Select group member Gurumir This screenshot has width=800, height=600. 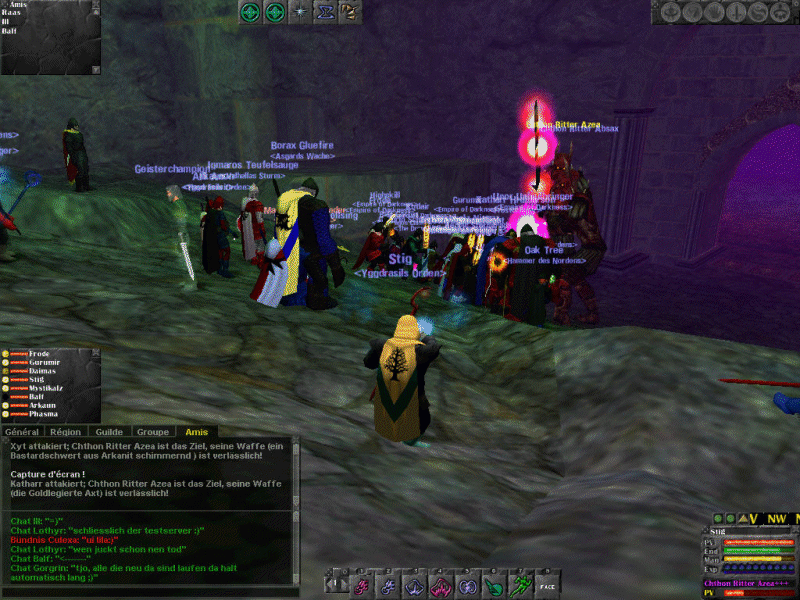coord(44,362)
